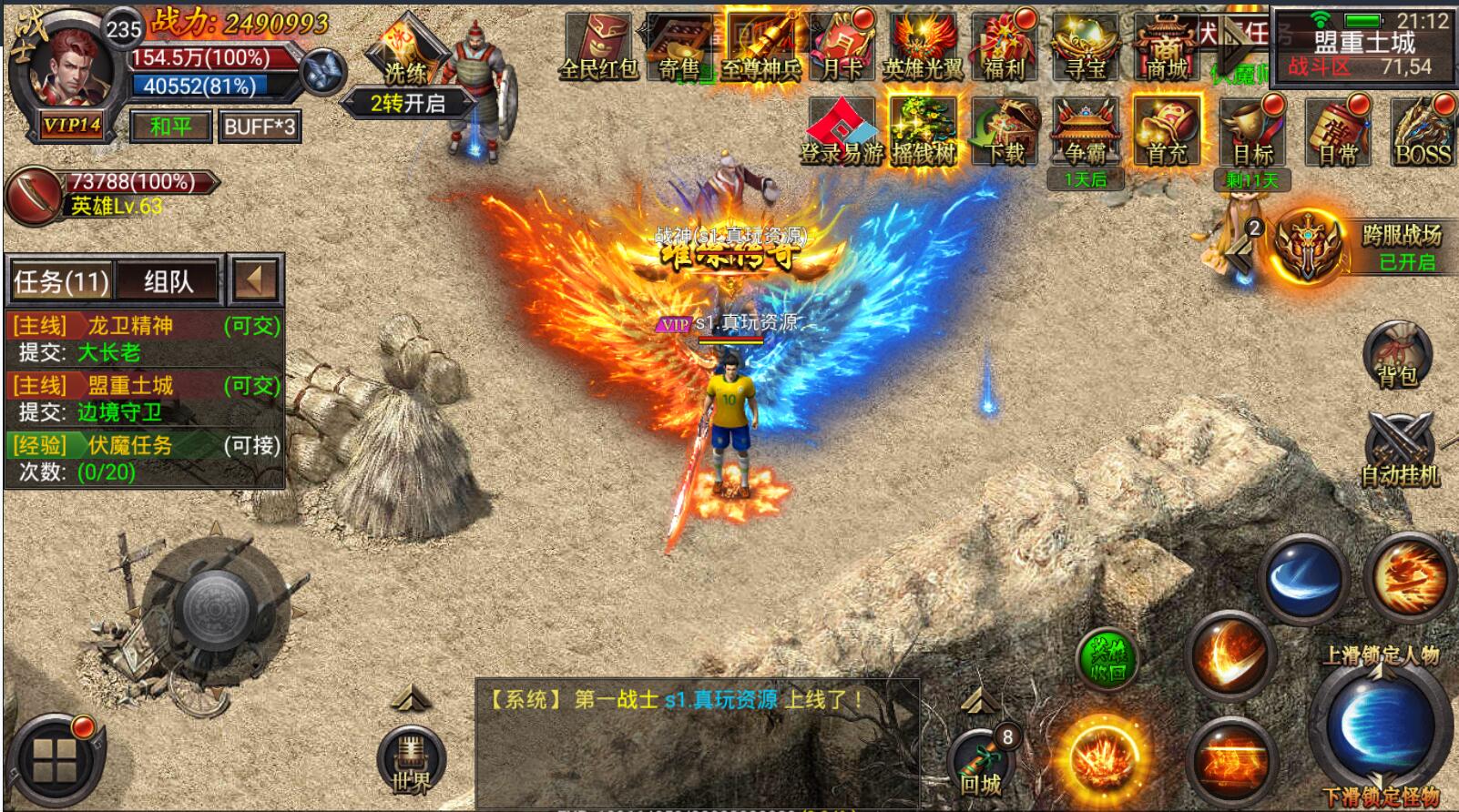Open the BOSS menu icon
Image resolution: width=1459 pixels, height=812 pixels.
pyautogui.click(x=1423, y=134)
